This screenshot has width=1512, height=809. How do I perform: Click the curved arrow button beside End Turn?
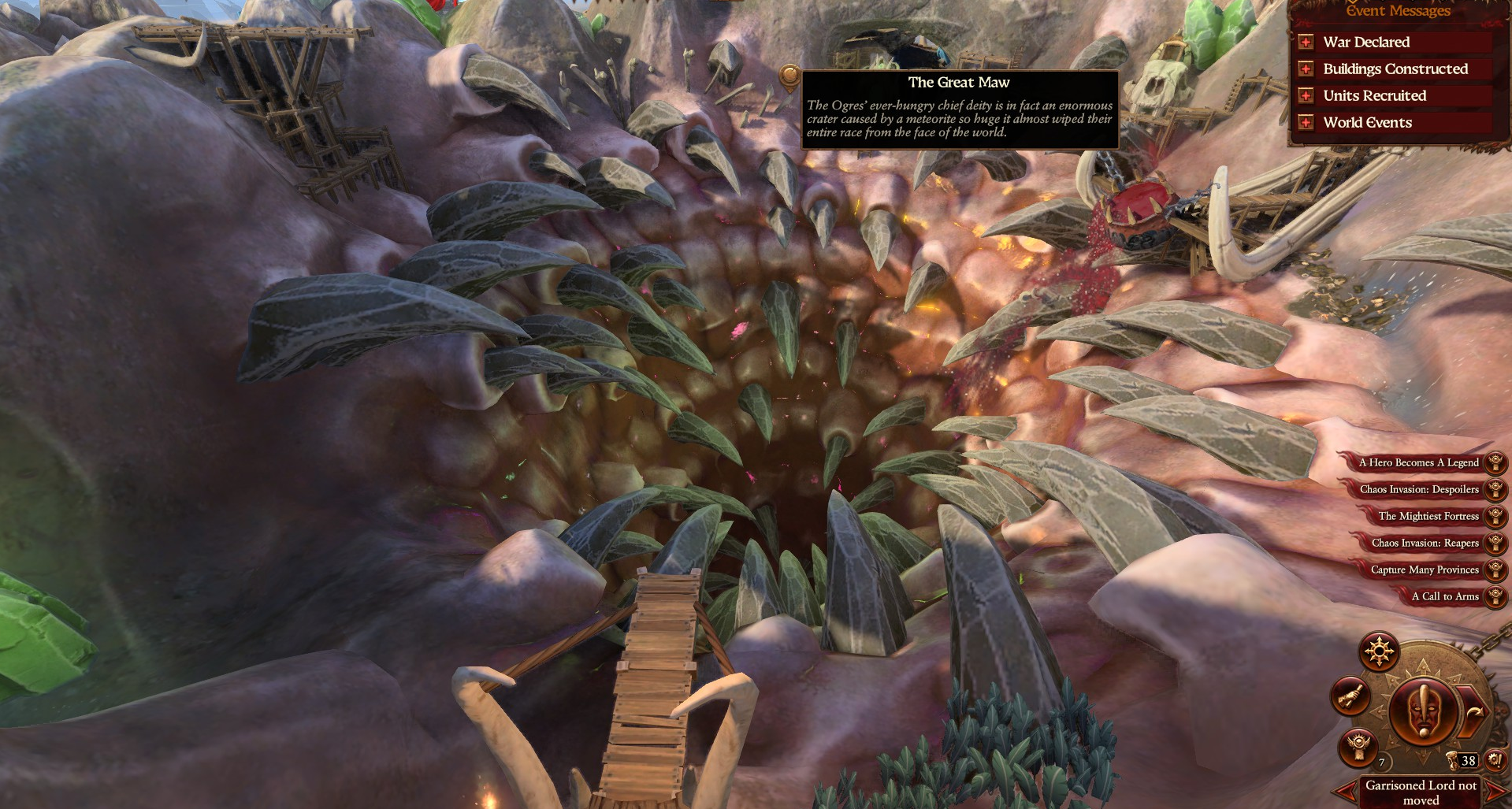1472,712
